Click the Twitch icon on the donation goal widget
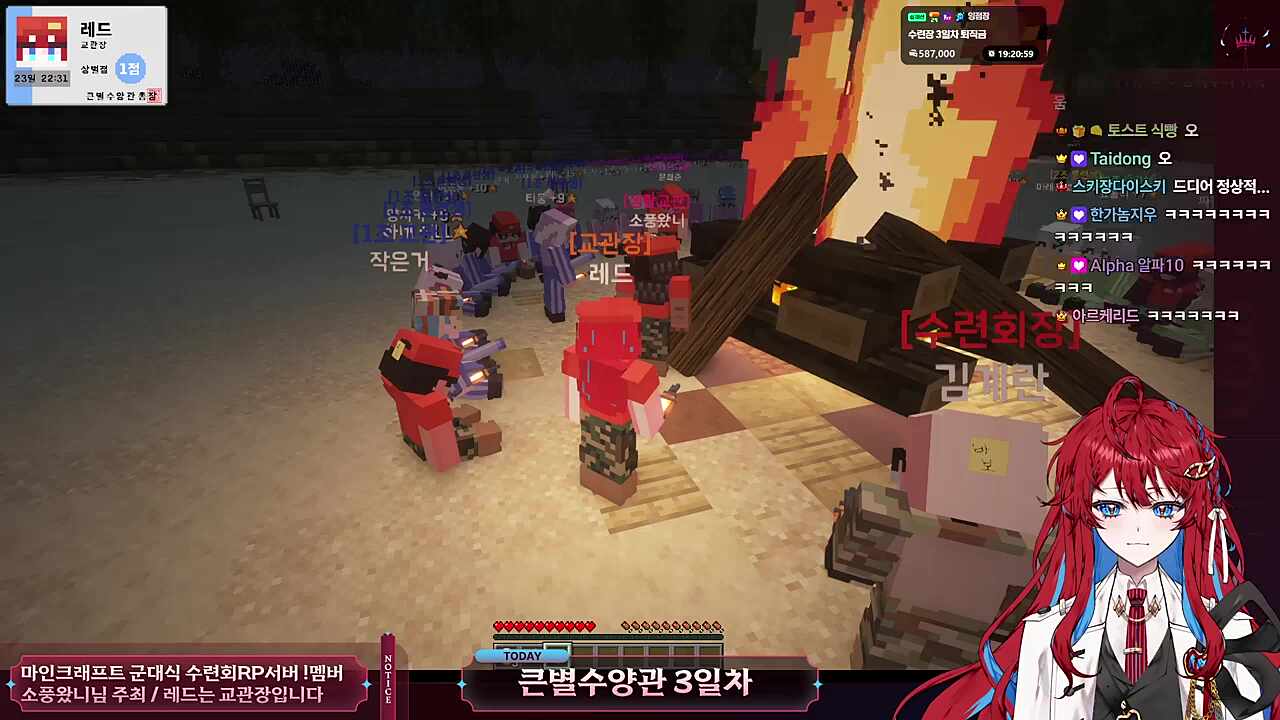This screenshot has height=720, width=1280. pos(947,16)
